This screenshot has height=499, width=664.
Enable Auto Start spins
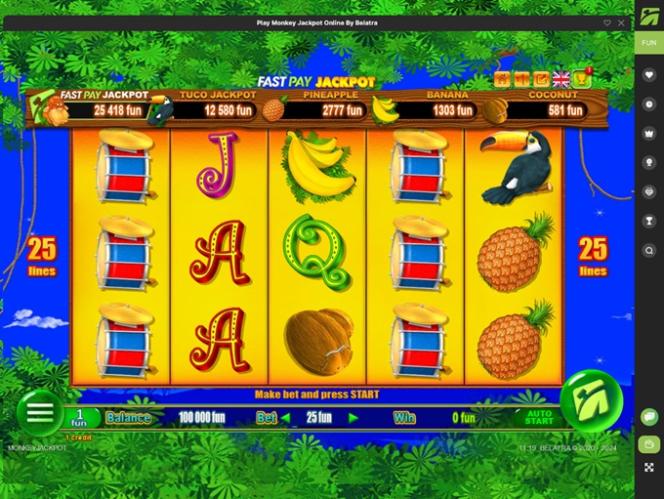pyautogui.click(x=539, y=417)
